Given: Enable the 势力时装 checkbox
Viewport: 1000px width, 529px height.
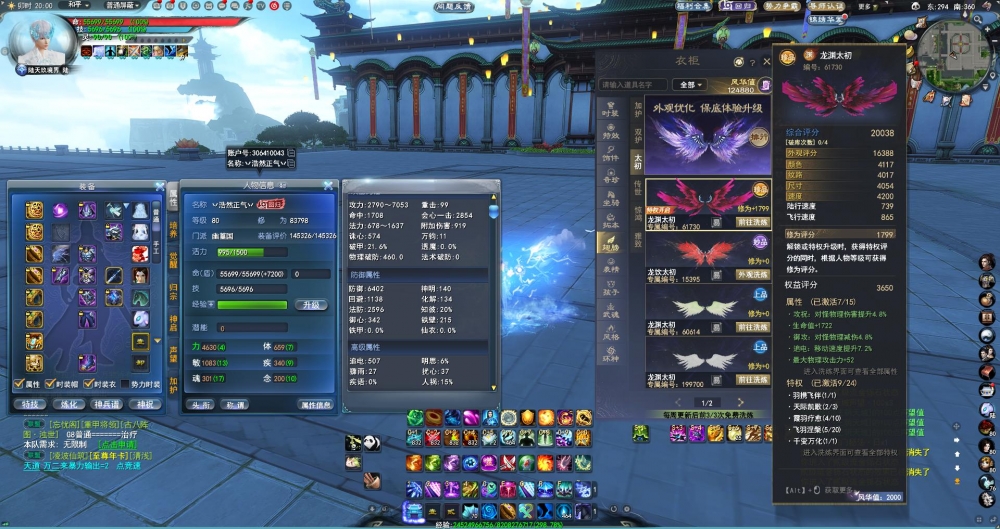Looking at the screenshot, I should pos(125,384).
